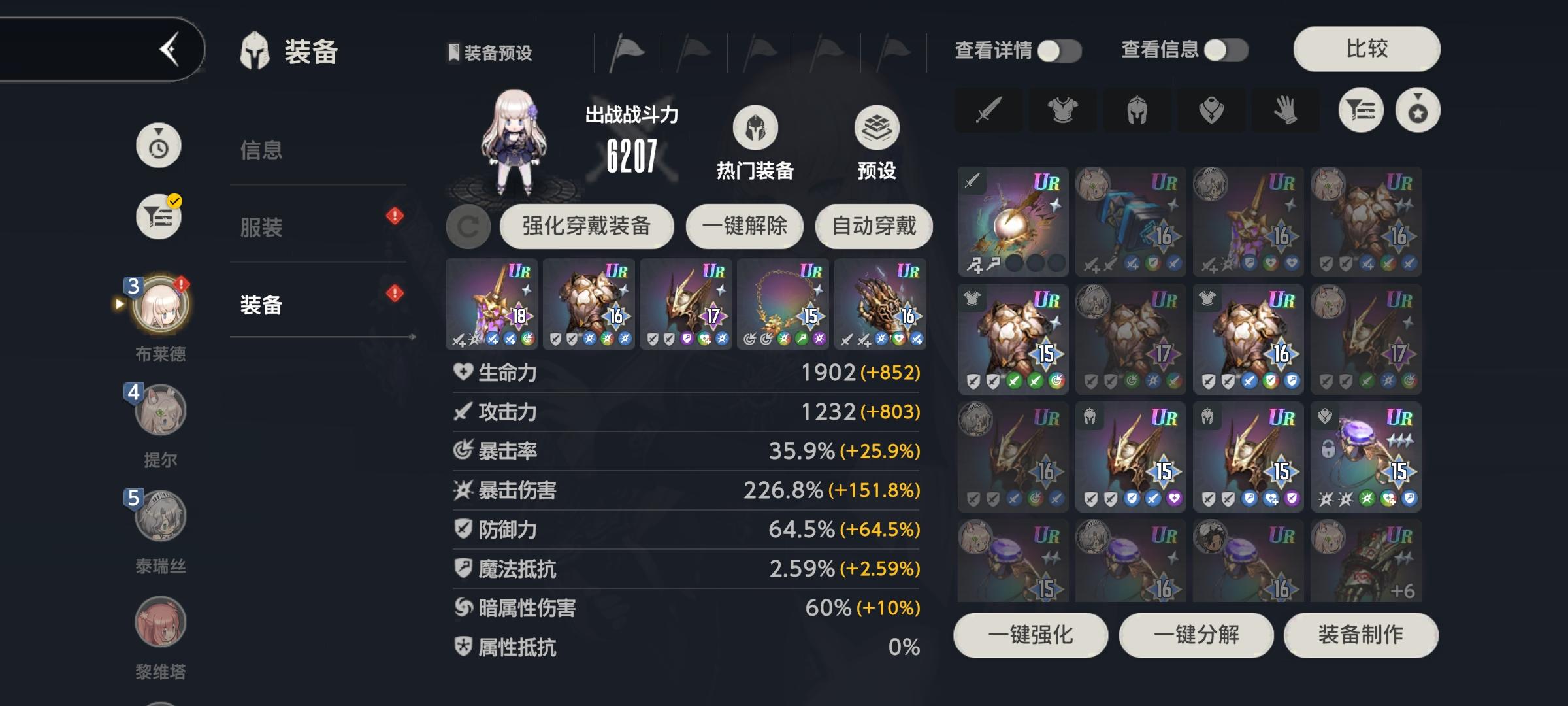Select the sword filter icon
Image resolution: width=1568 pixels, height=706 pixels.
[988, 110]
